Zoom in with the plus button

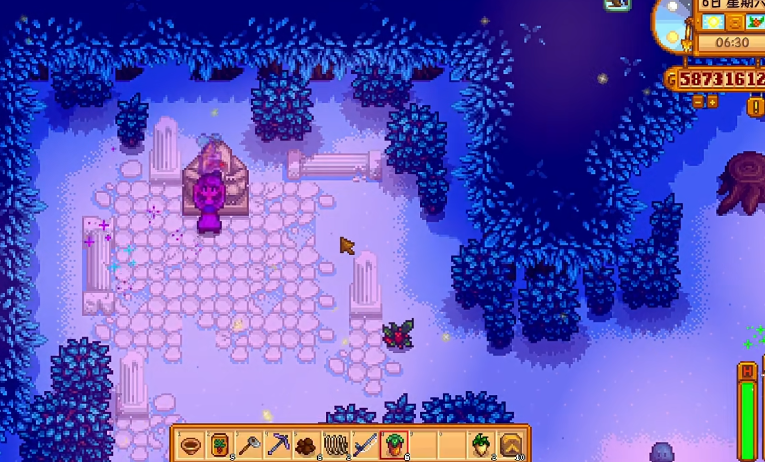coord(712,101)
